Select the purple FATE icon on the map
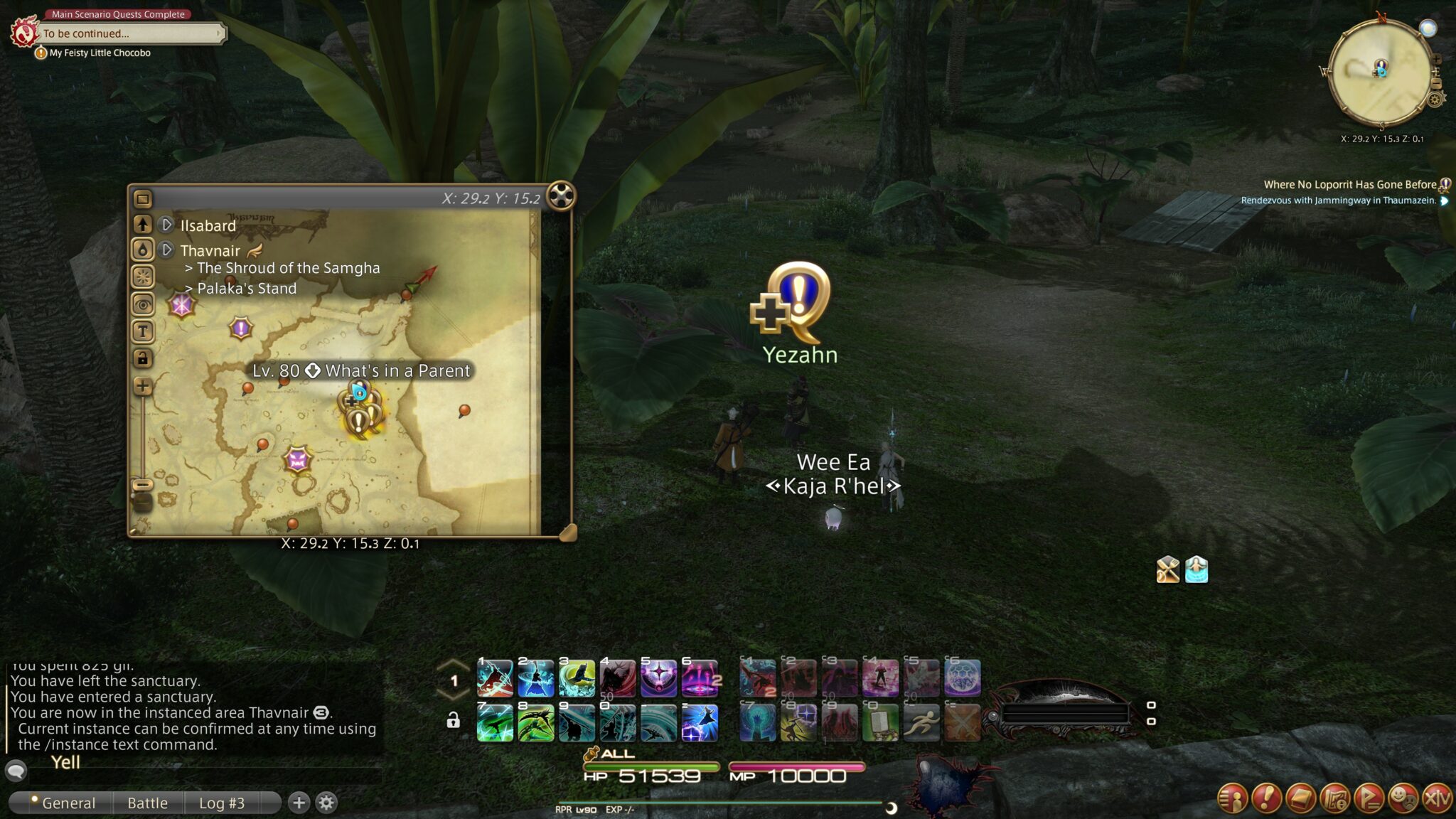Viewport: 1456px width, 819px height. pos(241,328)
